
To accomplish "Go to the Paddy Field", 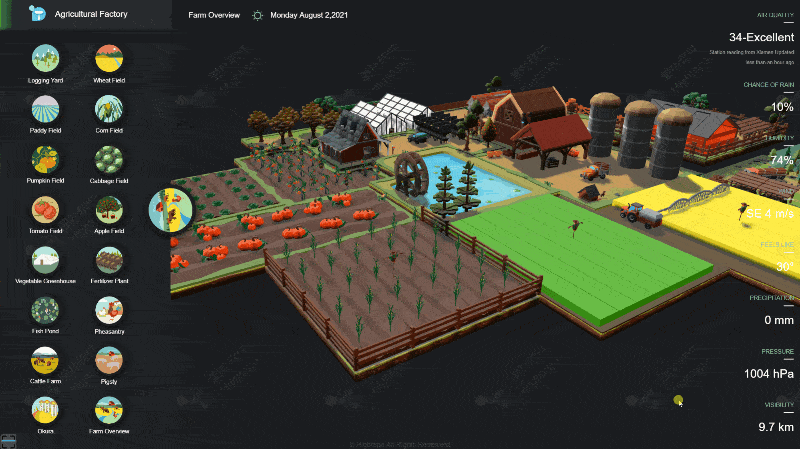I will [45, 108].
